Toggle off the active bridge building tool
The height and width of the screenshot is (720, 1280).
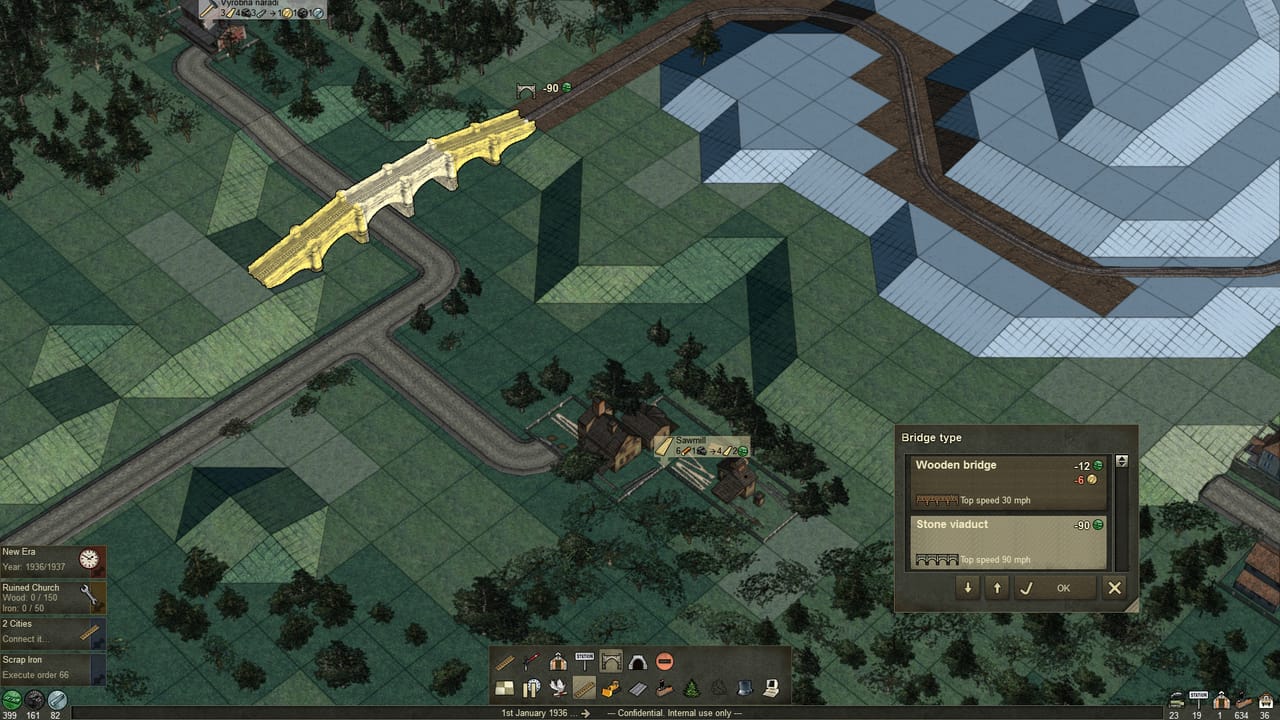pyautogui.click(x=610, y=661)
